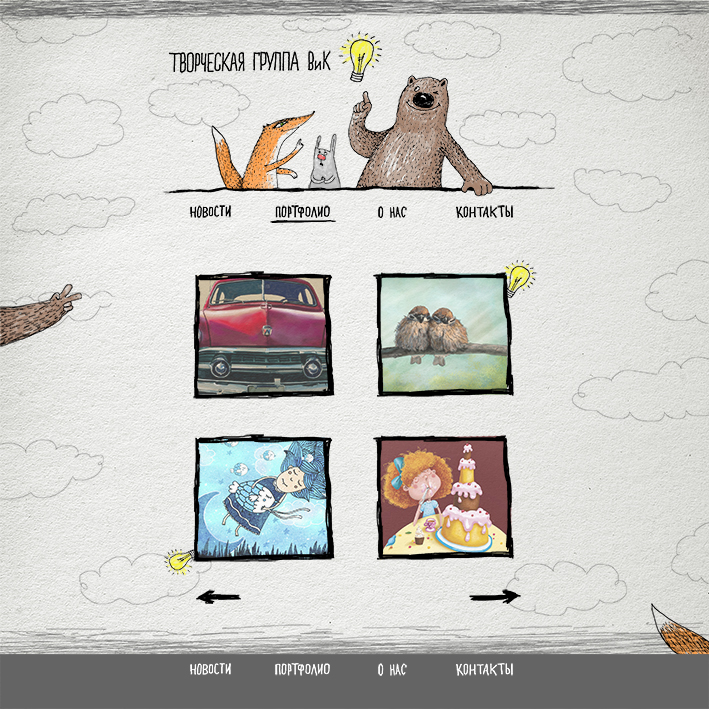Screen dimensions: 709x709
Task: Open the red vintage car thumbnail
Action: coord(264,335)
